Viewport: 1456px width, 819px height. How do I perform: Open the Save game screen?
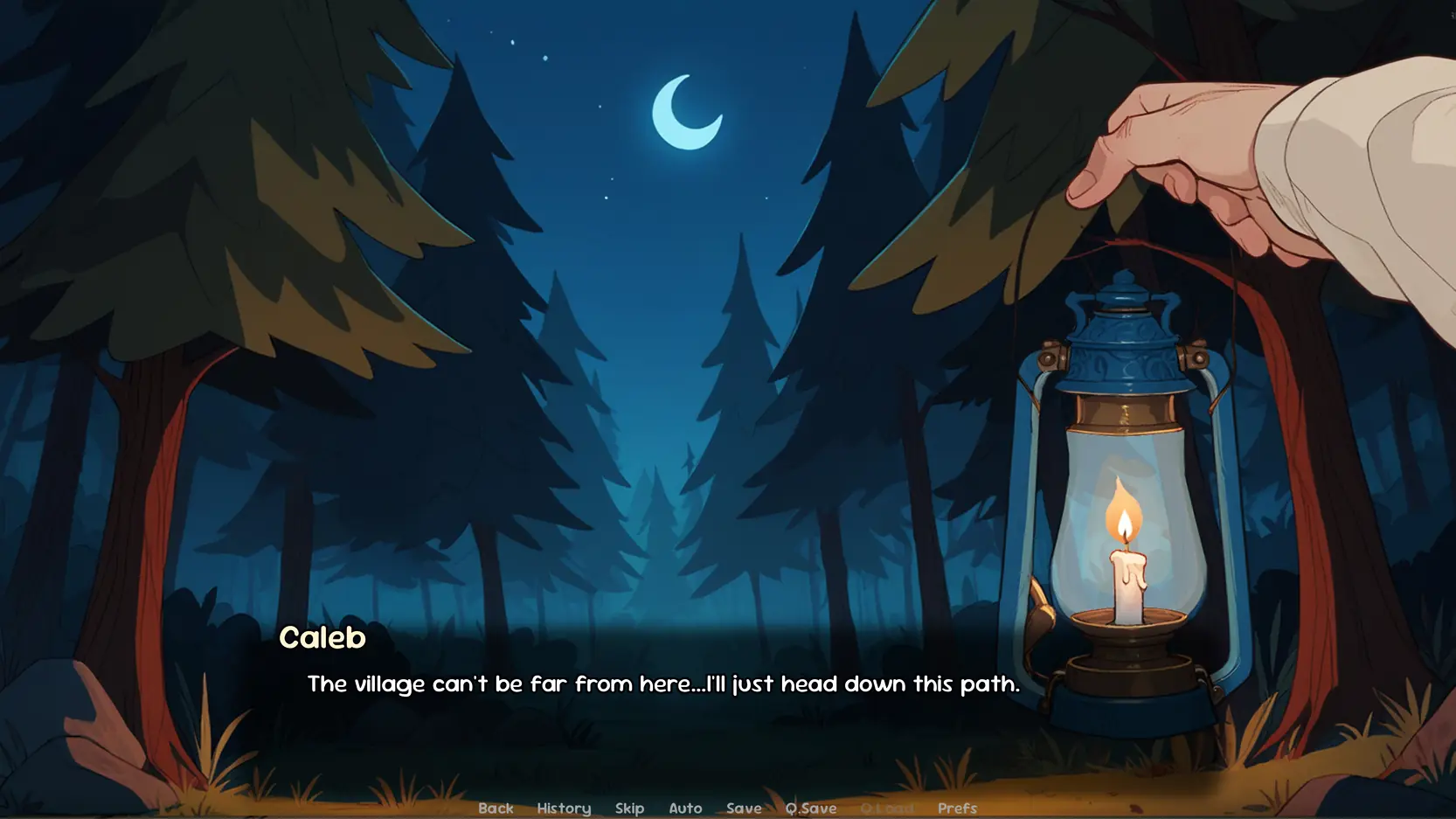(x=744, y=809)
